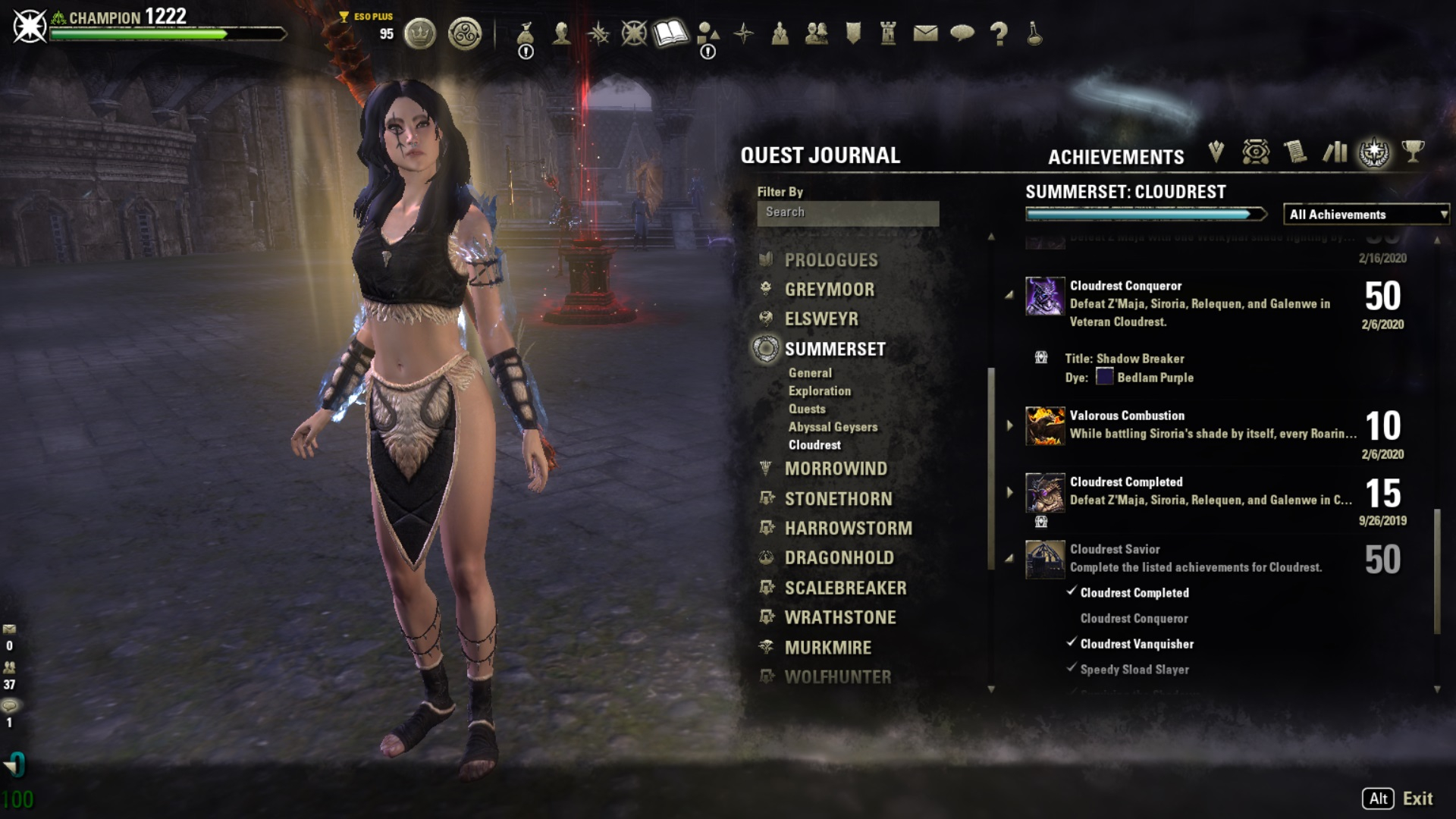Toggle the Speedy Sload Slayer checkmark
This screenshot has height=819, width=1456.
(1072, 669)
